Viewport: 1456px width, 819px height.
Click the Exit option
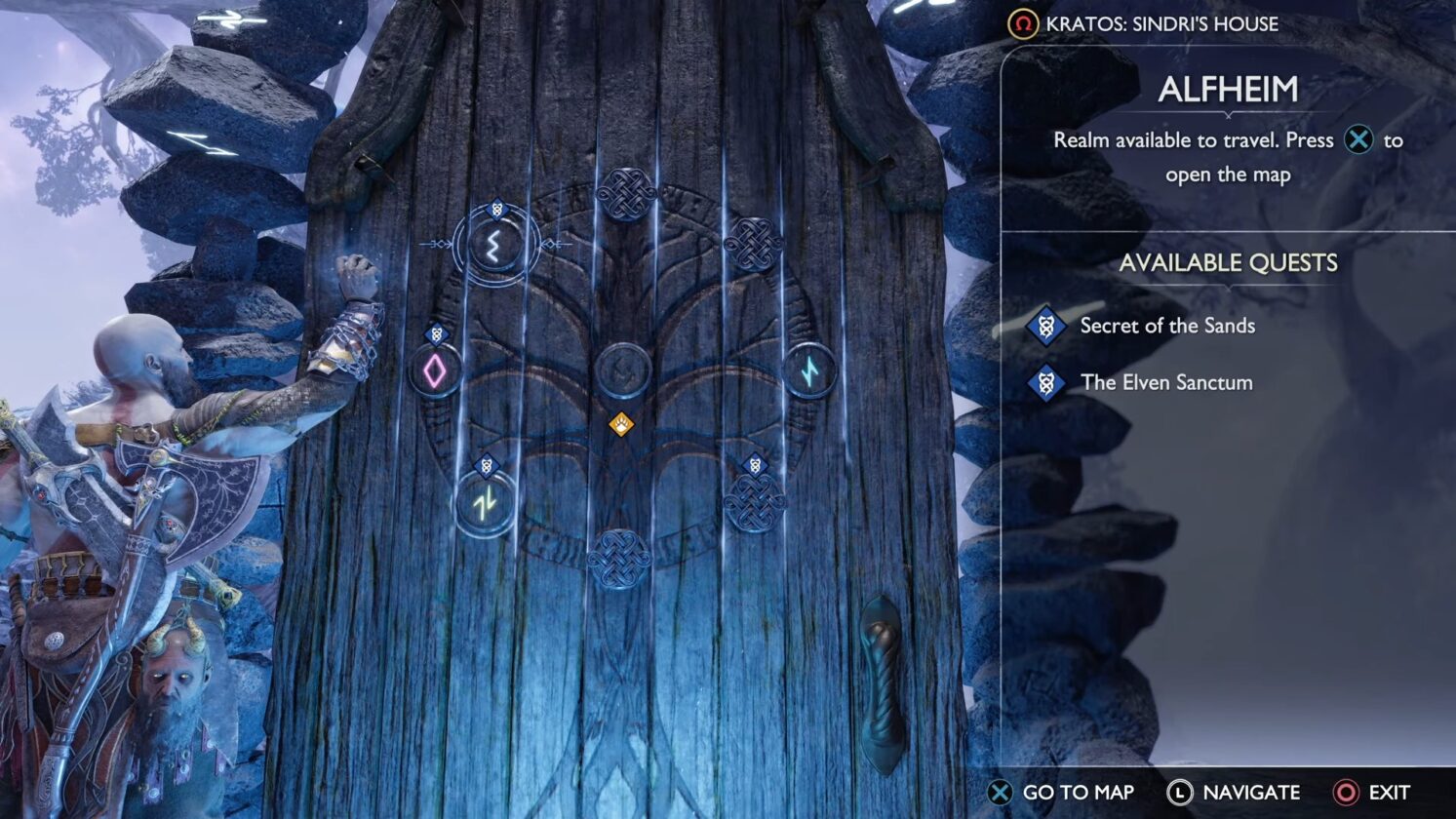tap(1373, 793)
